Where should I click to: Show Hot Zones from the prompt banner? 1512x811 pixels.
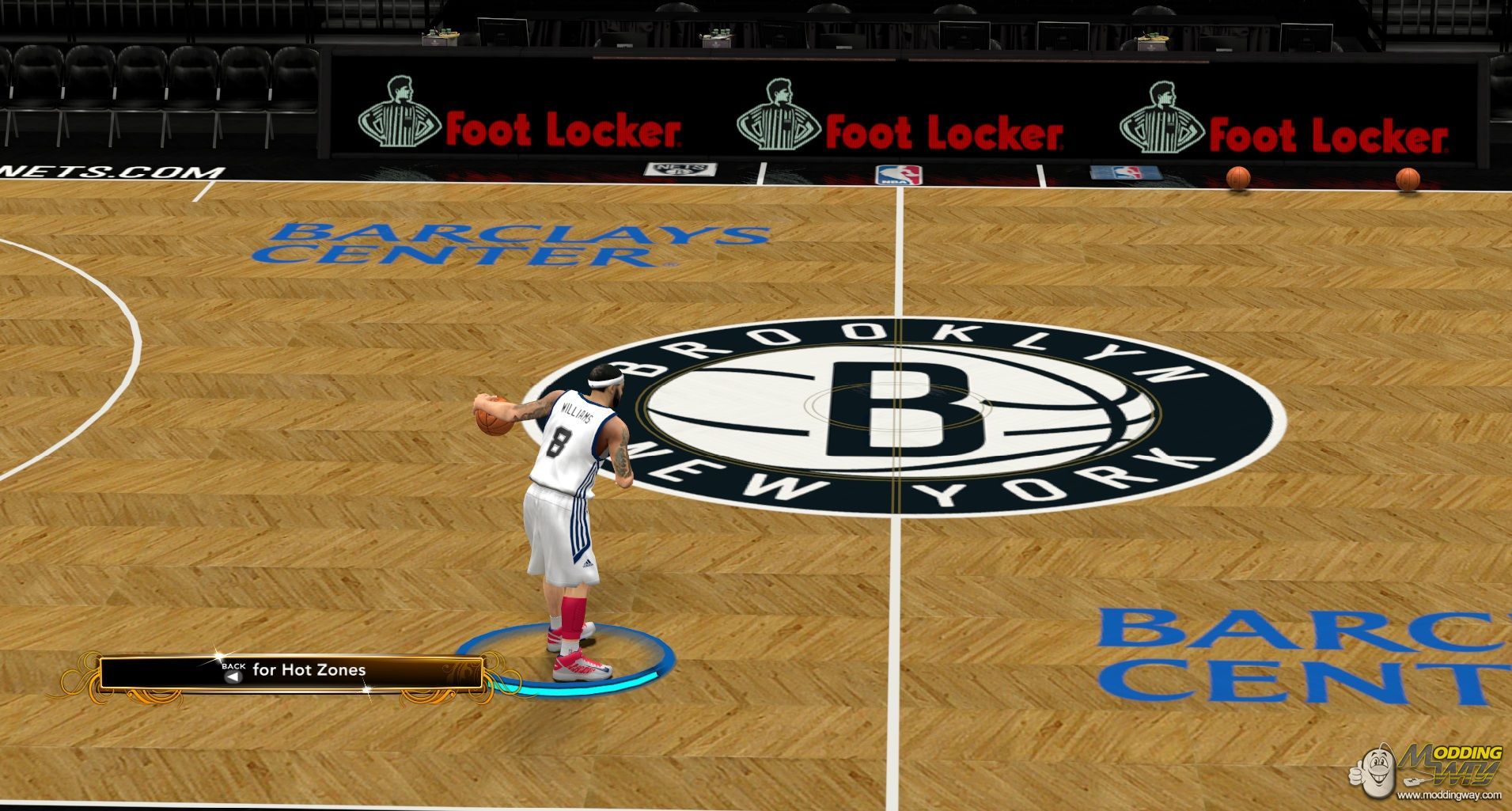click(x=290, y=672)
